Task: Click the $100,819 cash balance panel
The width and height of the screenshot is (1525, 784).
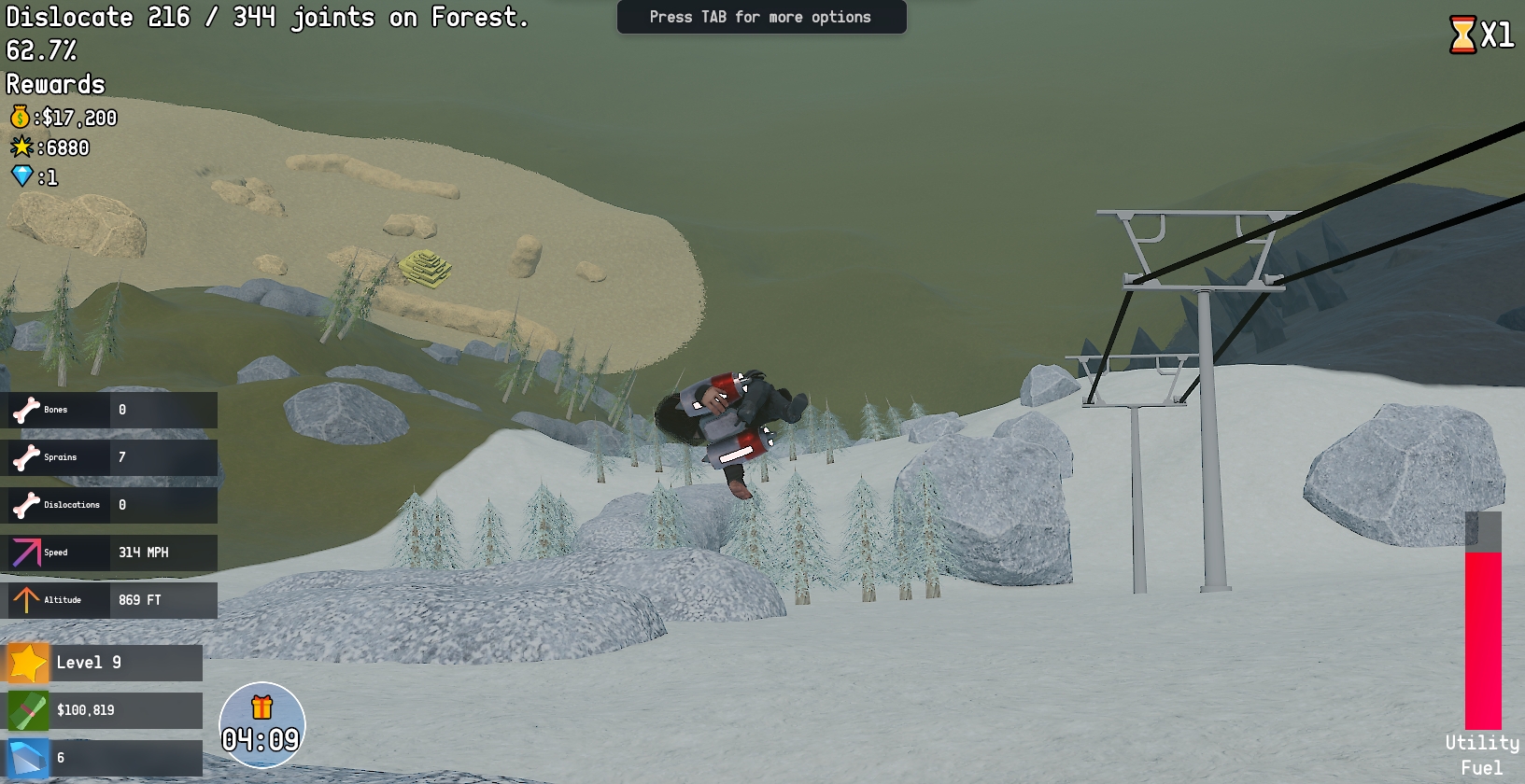Action: tap(104, 710)
